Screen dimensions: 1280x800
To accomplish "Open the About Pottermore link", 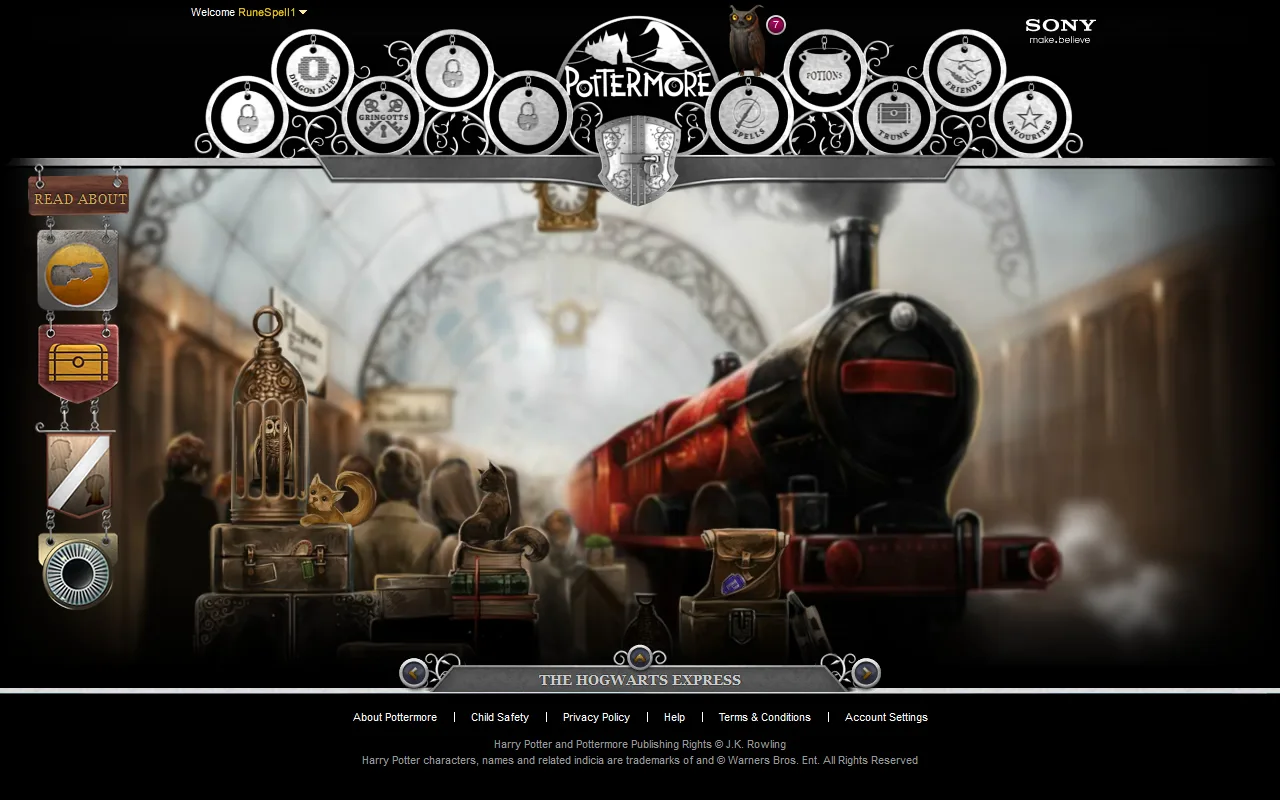I will coord(394,717).
